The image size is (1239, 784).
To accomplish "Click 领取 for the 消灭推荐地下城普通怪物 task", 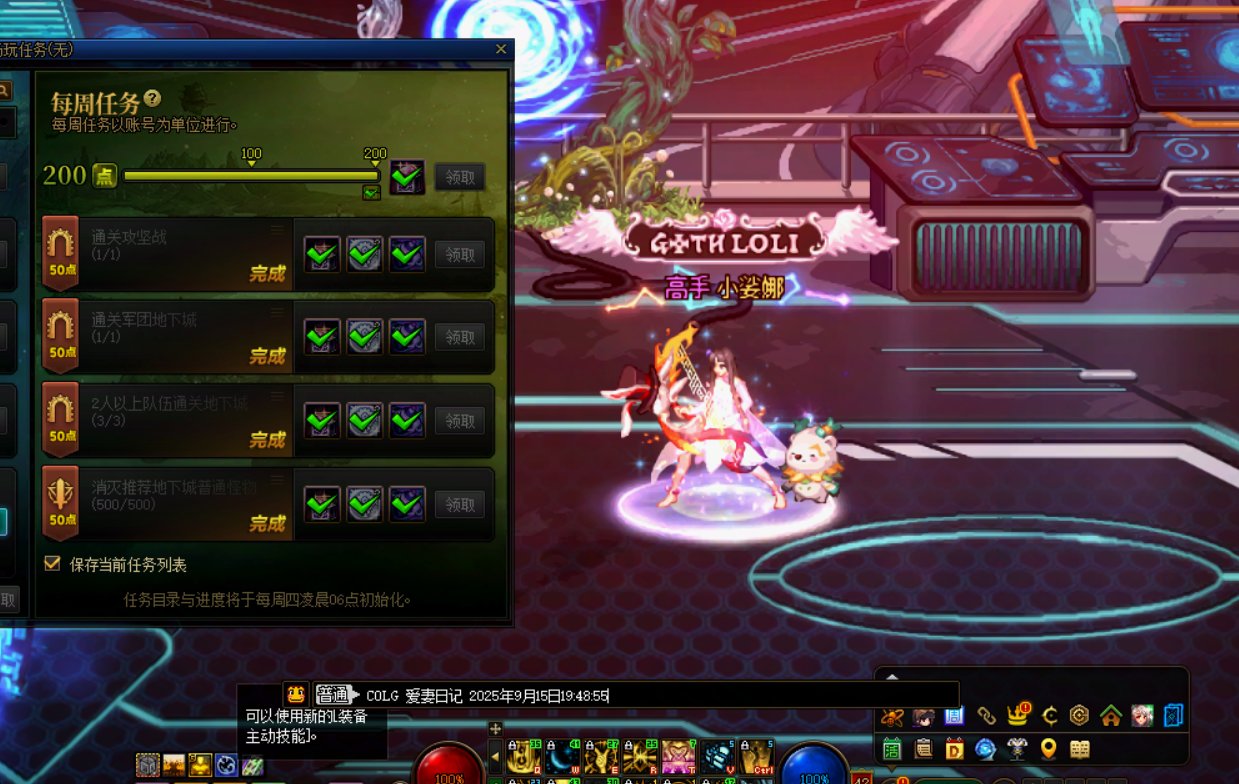I will point(460,504).
